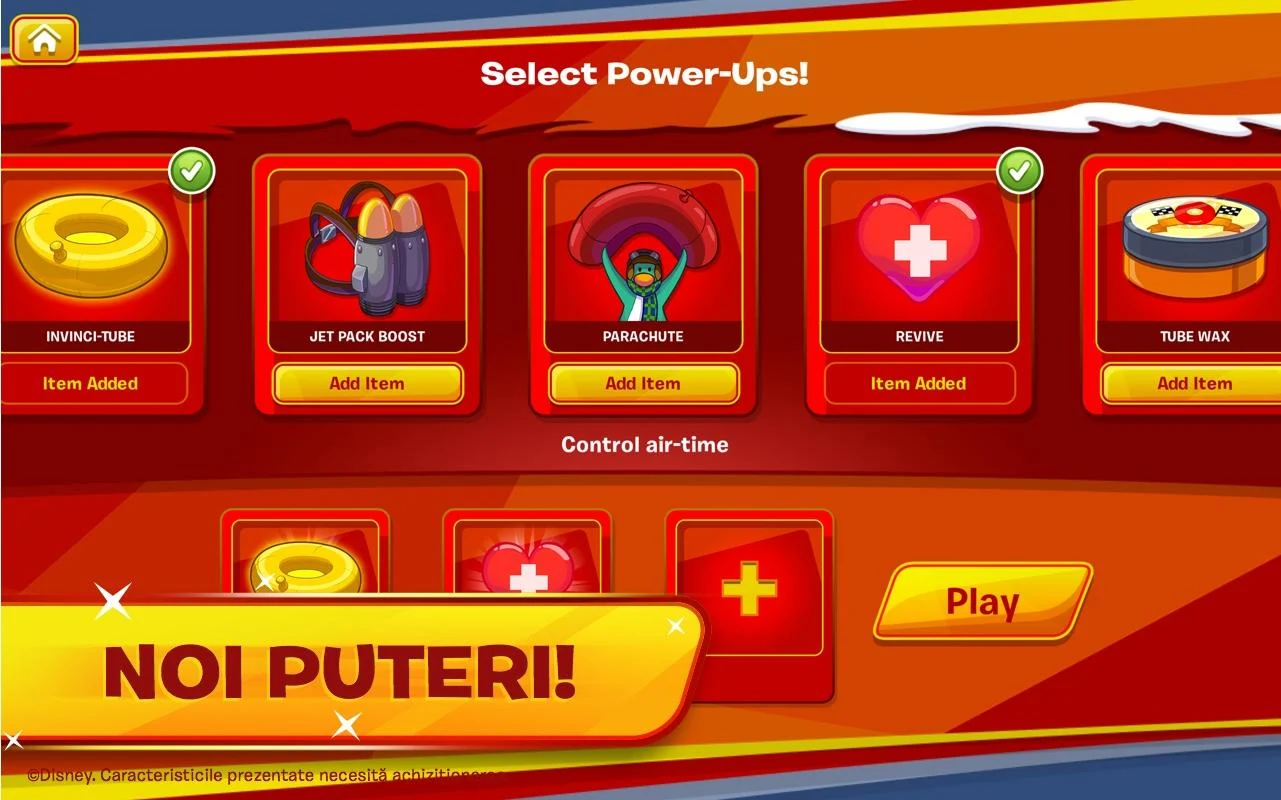
Task: Click the green checkmark on Revive
Action: [1021, 170]
